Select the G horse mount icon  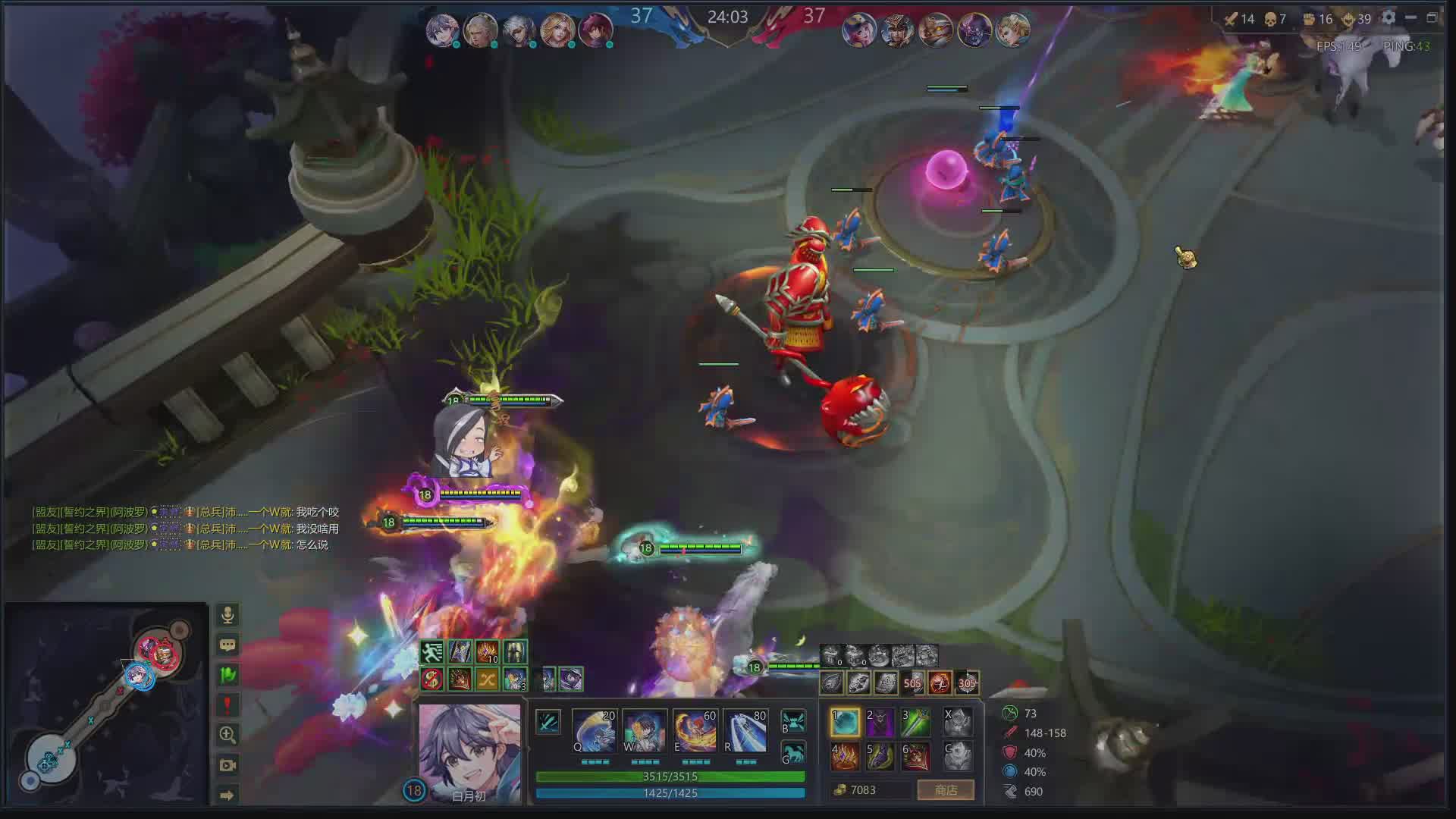pyautogui.click(x=793, y=753)
